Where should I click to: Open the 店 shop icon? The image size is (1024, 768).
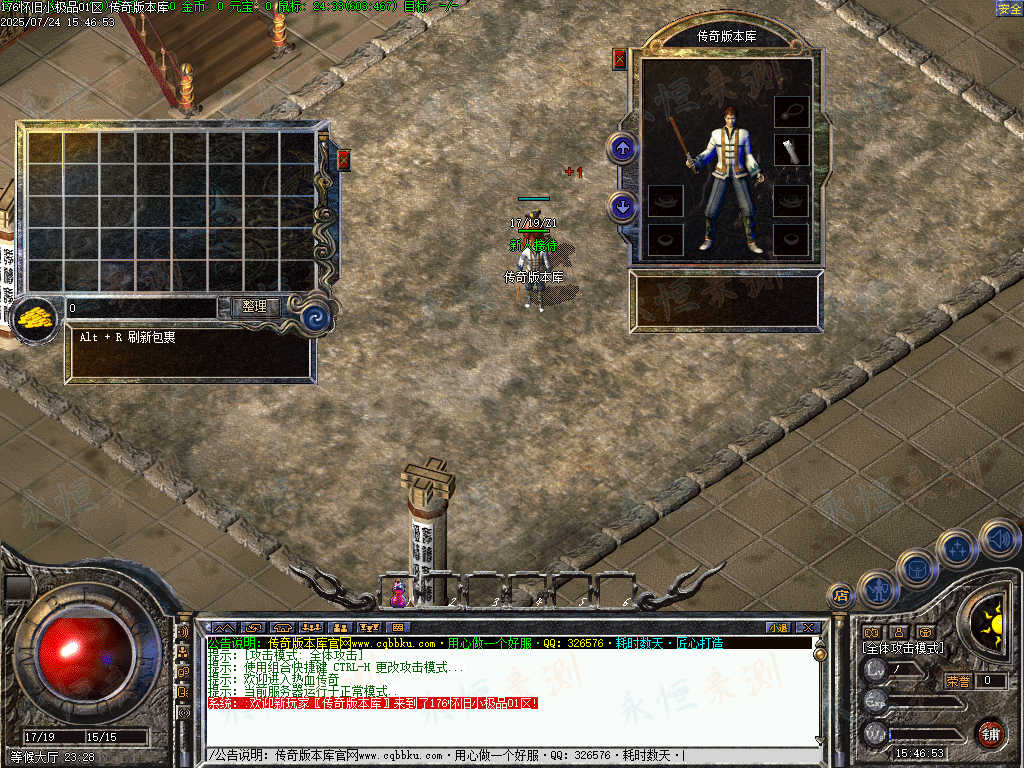coord(841,596)
